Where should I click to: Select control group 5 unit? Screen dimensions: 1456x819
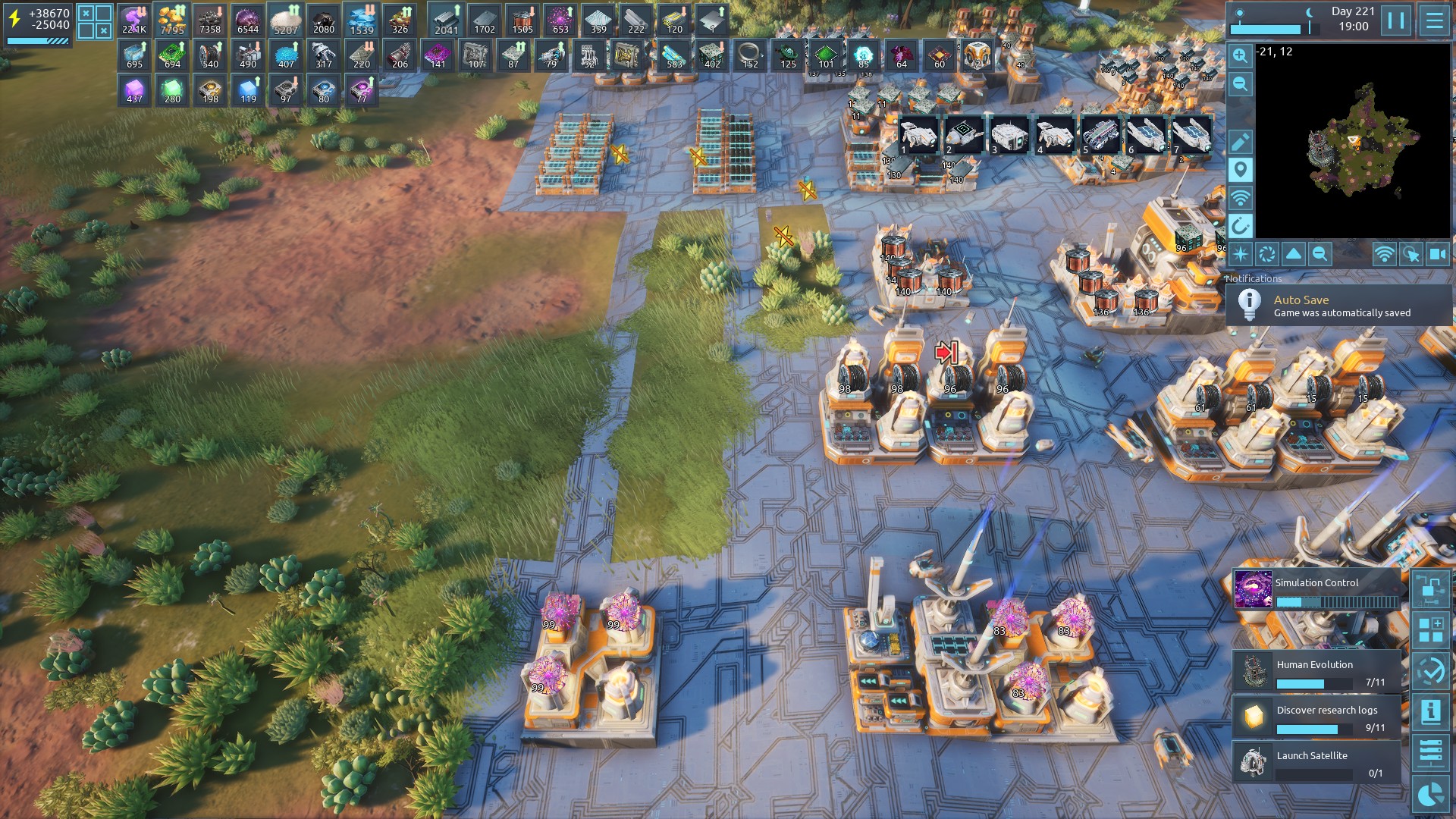[1100, 135]
